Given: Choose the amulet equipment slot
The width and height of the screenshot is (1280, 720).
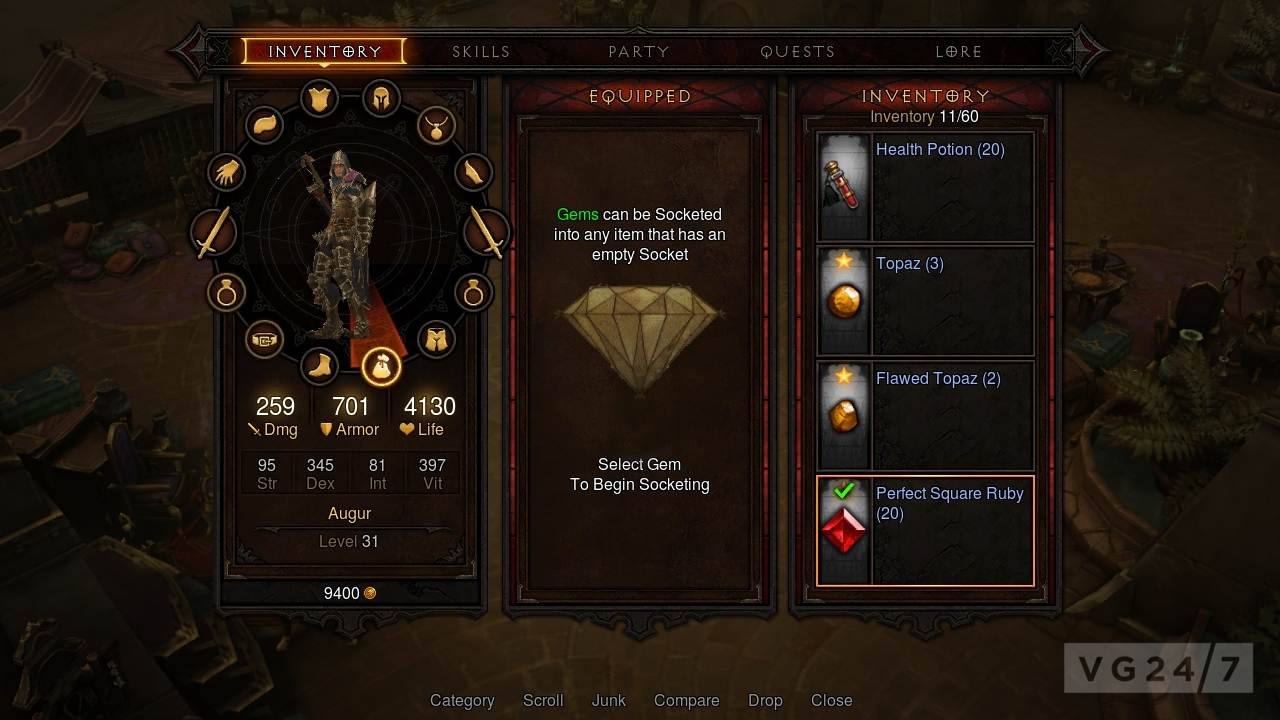Looking at the screenshot, I should pos(437,126).
